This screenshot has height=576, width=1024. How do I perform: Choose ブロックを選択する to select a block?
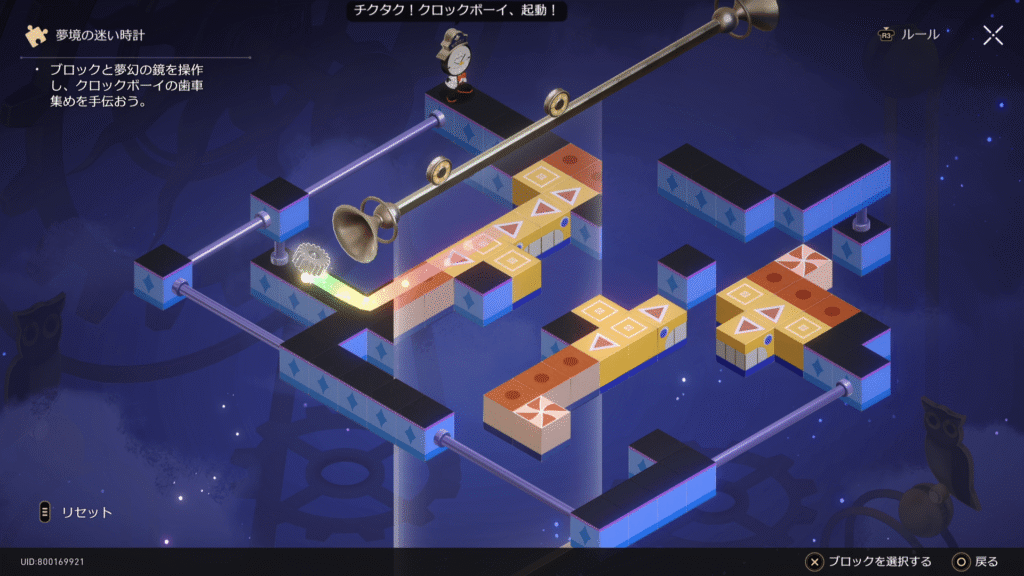tap(869, 562)
